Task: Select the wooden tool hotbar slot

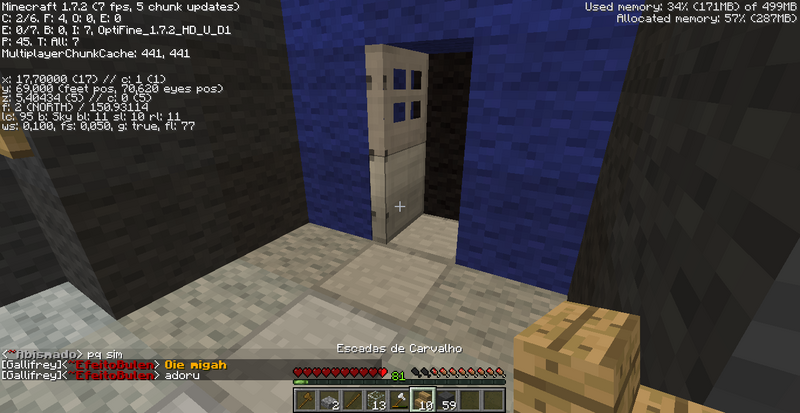Action: (x=307, y=400)
